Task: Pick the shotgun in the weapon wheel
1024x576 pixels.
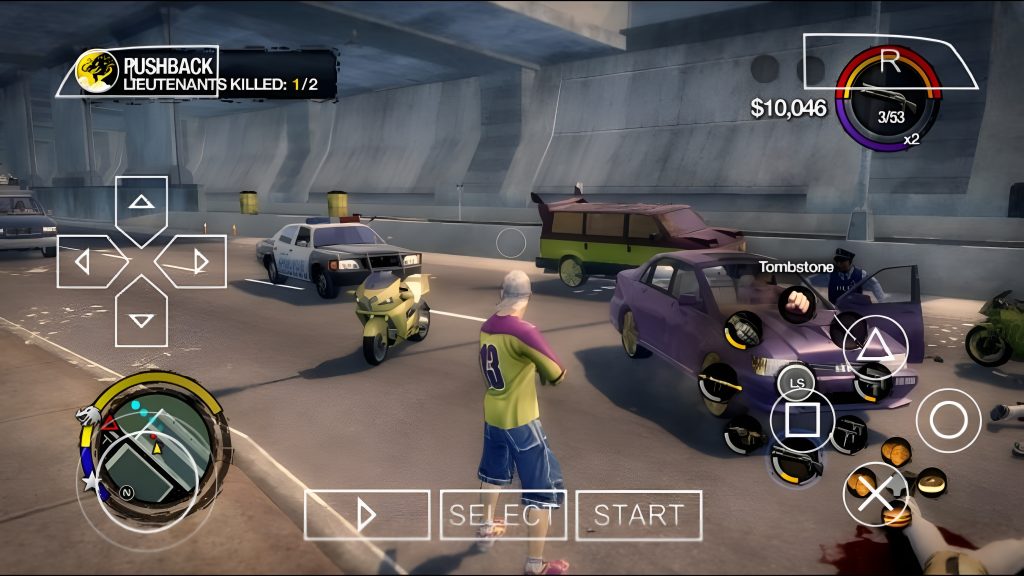Action: (797, 462)
